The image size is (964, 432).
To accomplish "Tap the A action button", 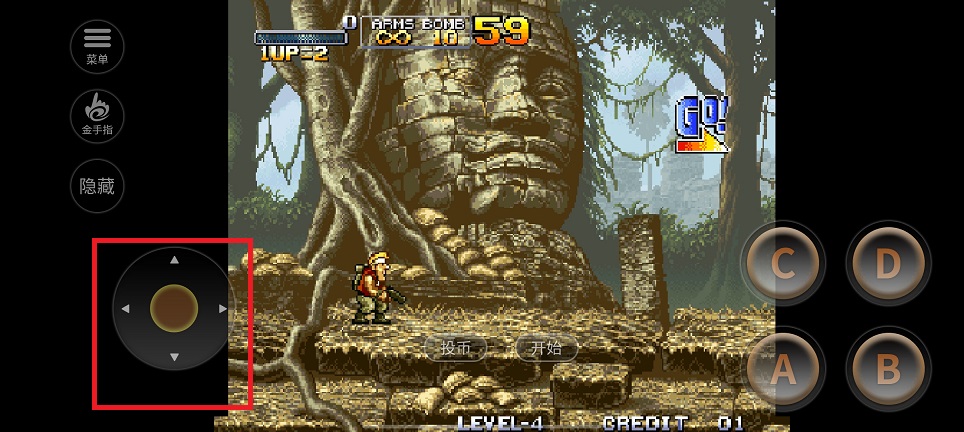I will [x=784, y=369].
